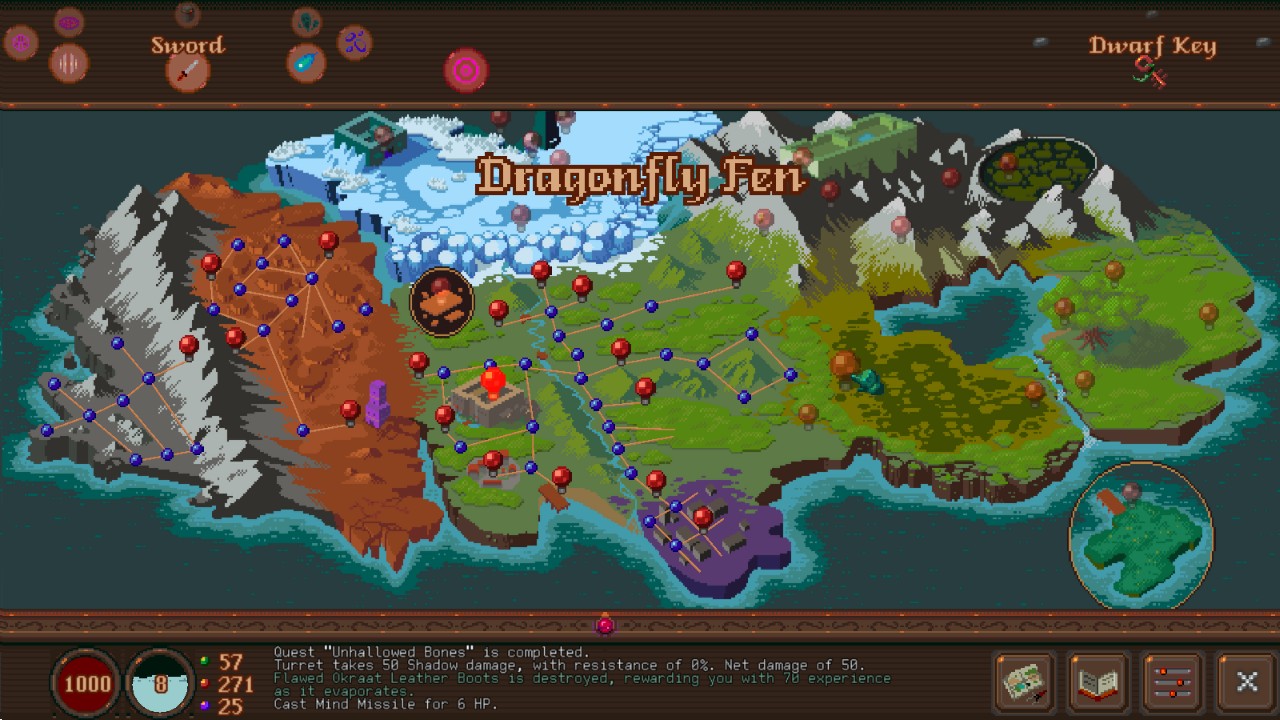Select the dark helmet icon at top

(188, 16)
